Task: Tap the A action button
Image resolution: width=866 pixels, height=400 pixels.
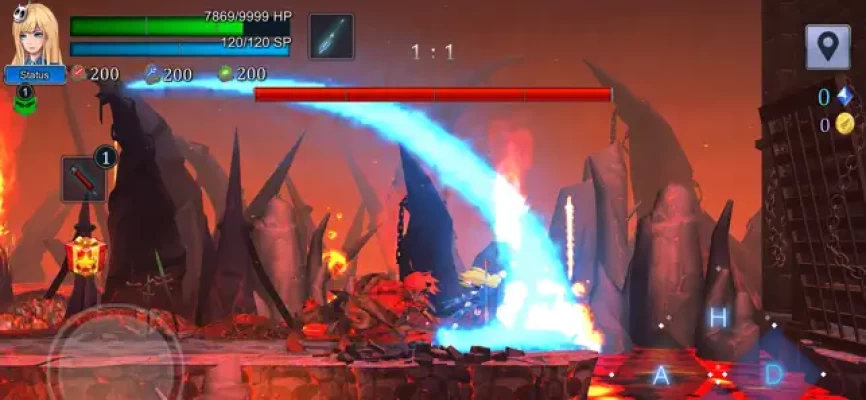Action: click(660, 375)
